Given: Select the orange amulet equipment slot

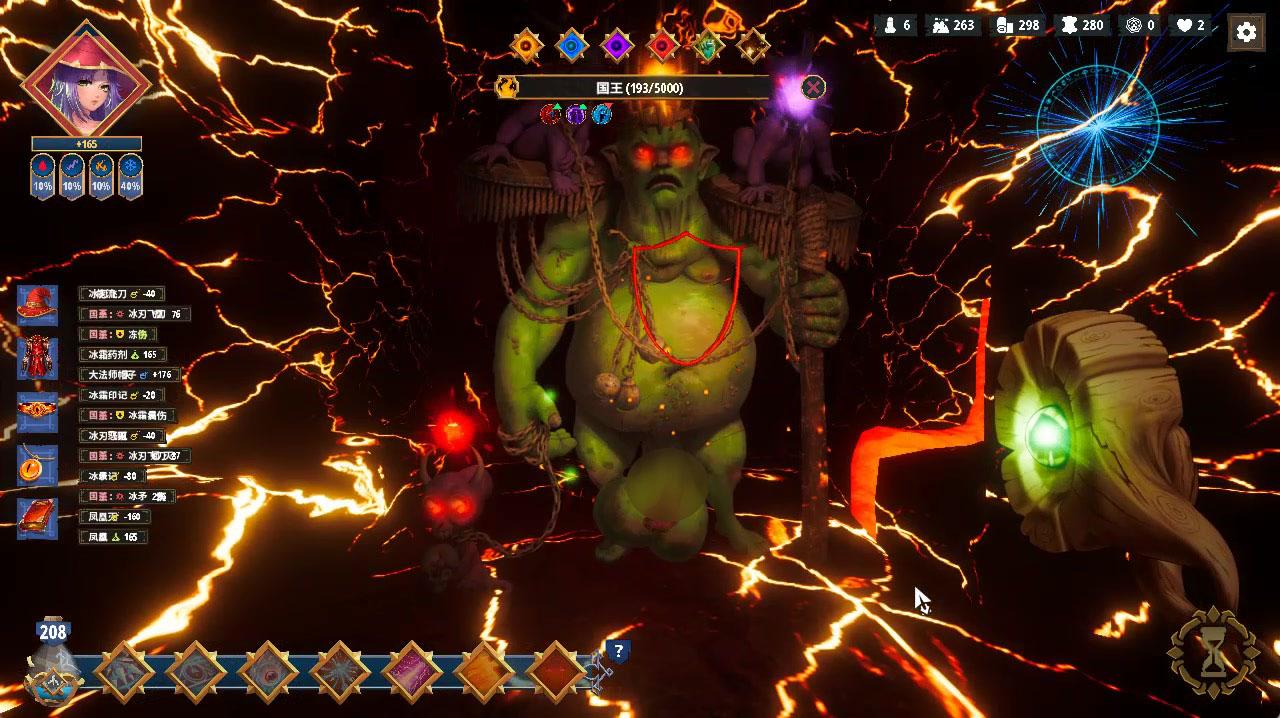Looking at the screenshot, I should click(x=37, y=465).
